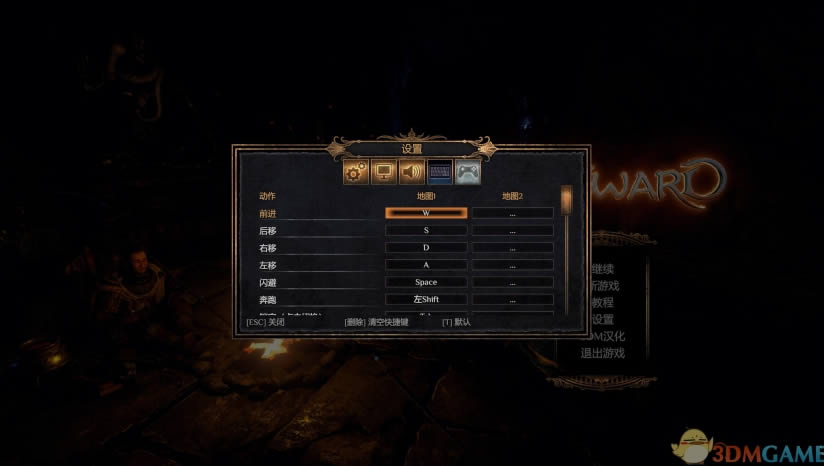Rebind the 闪避 Space key binding
This screenshot has width=824, height=466.
point(426,282)
